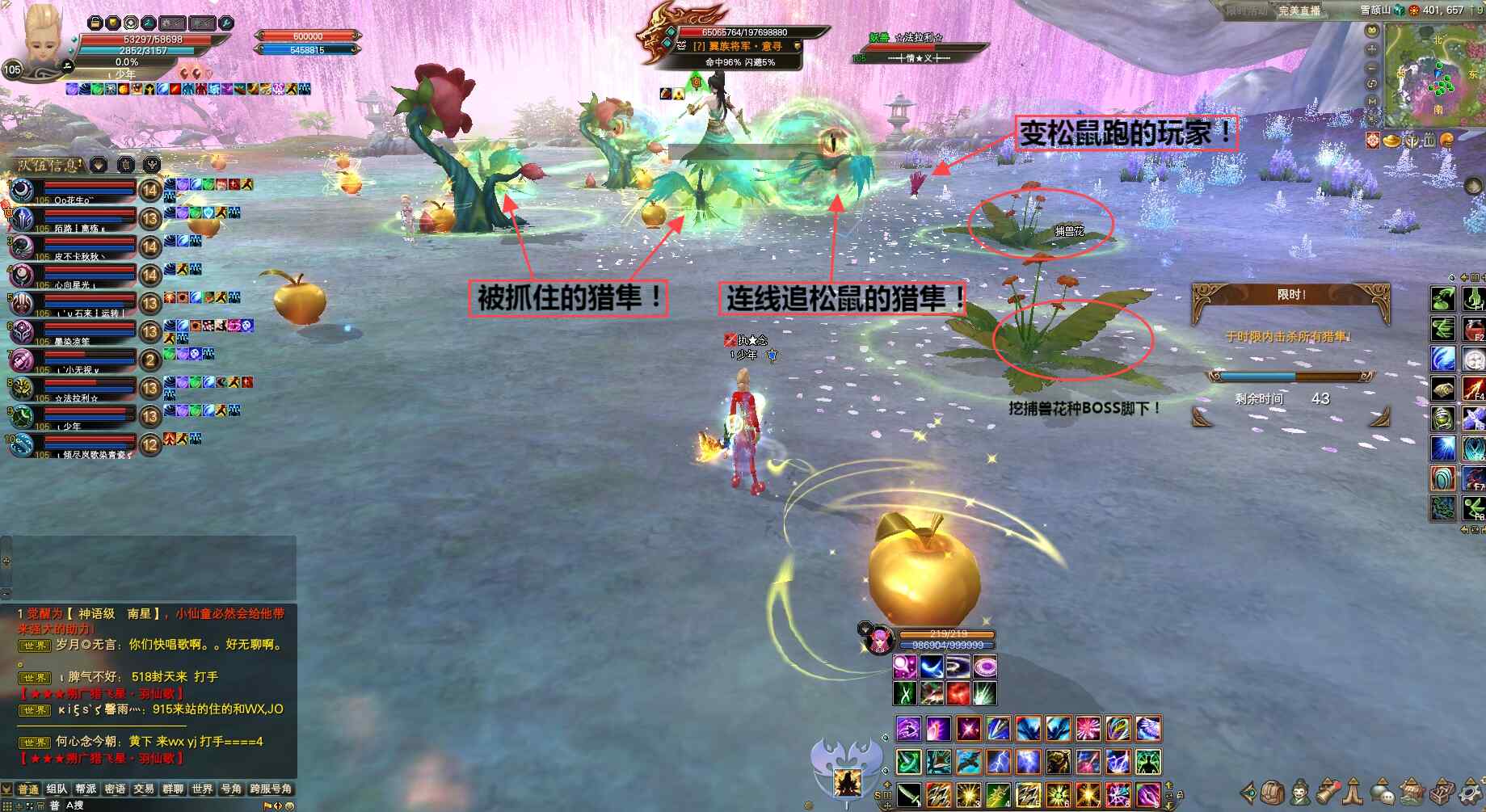Click the pink-haired pet portrait
This screenshot has width=1486, height=812.
tap(878, 640)
